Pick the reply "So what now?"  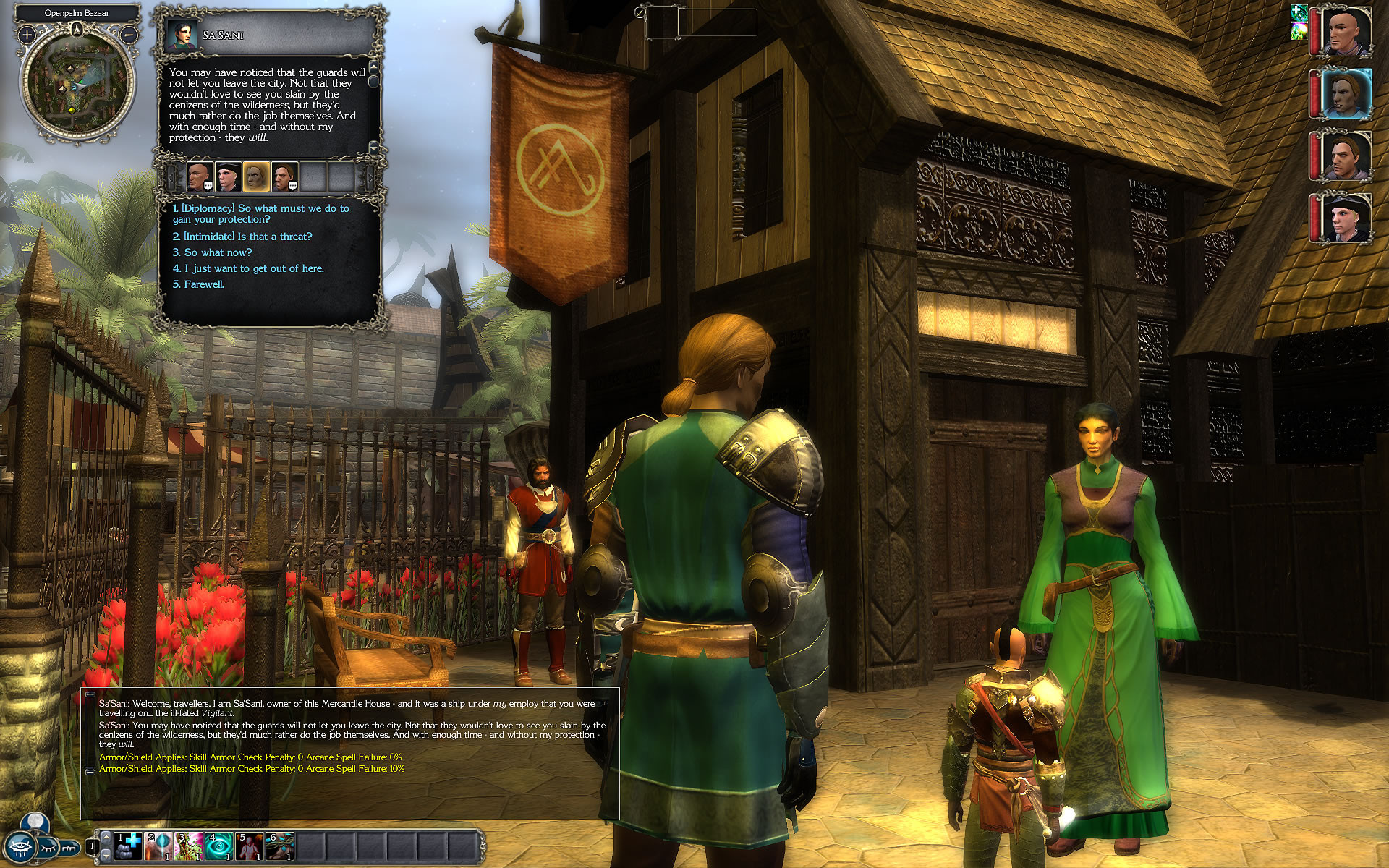[x=218, y=252]
